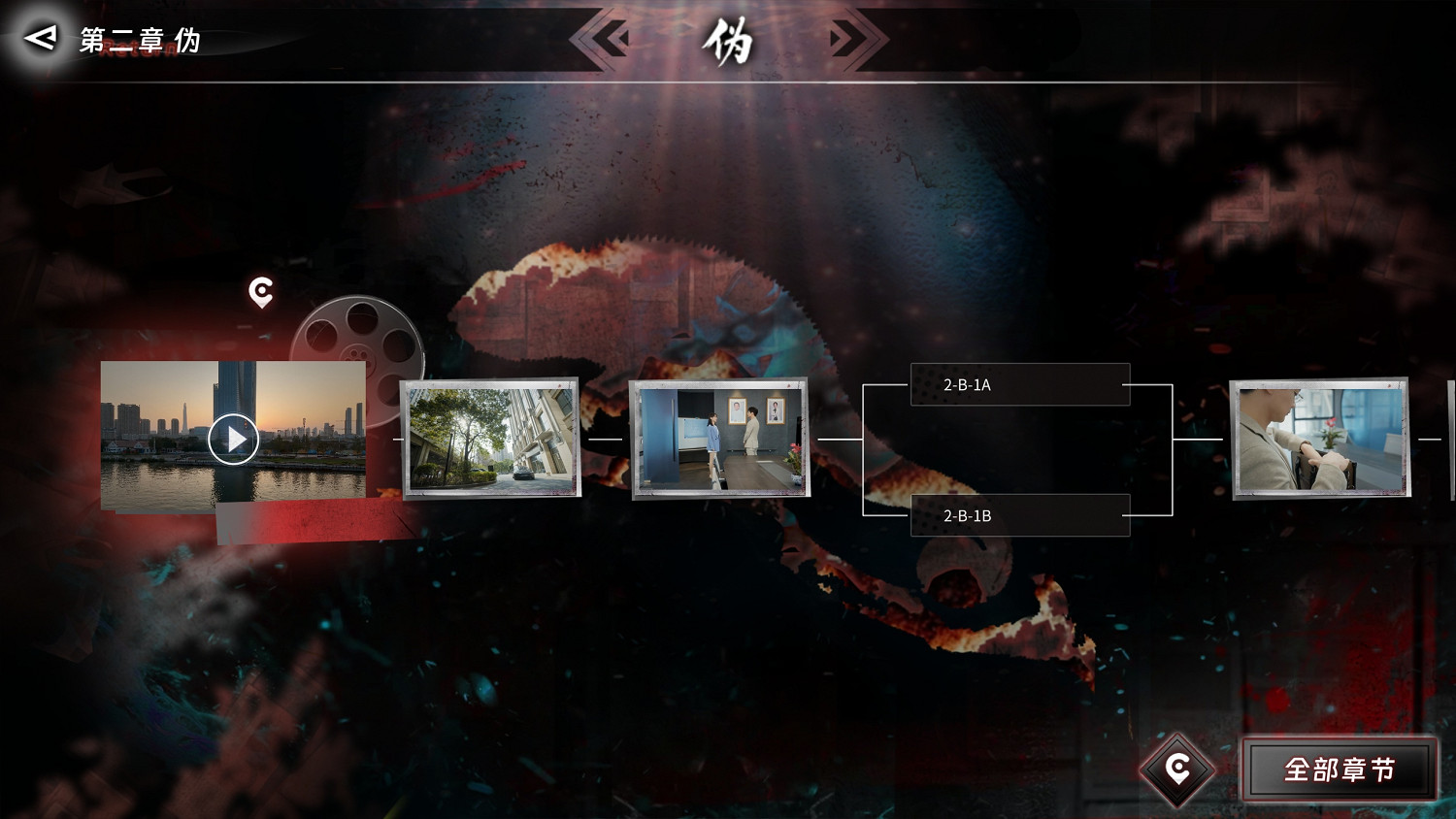This screenshot has width=1456, height=819.
Task: Open the gallery room scene with two characters
Action: (720, 439)
